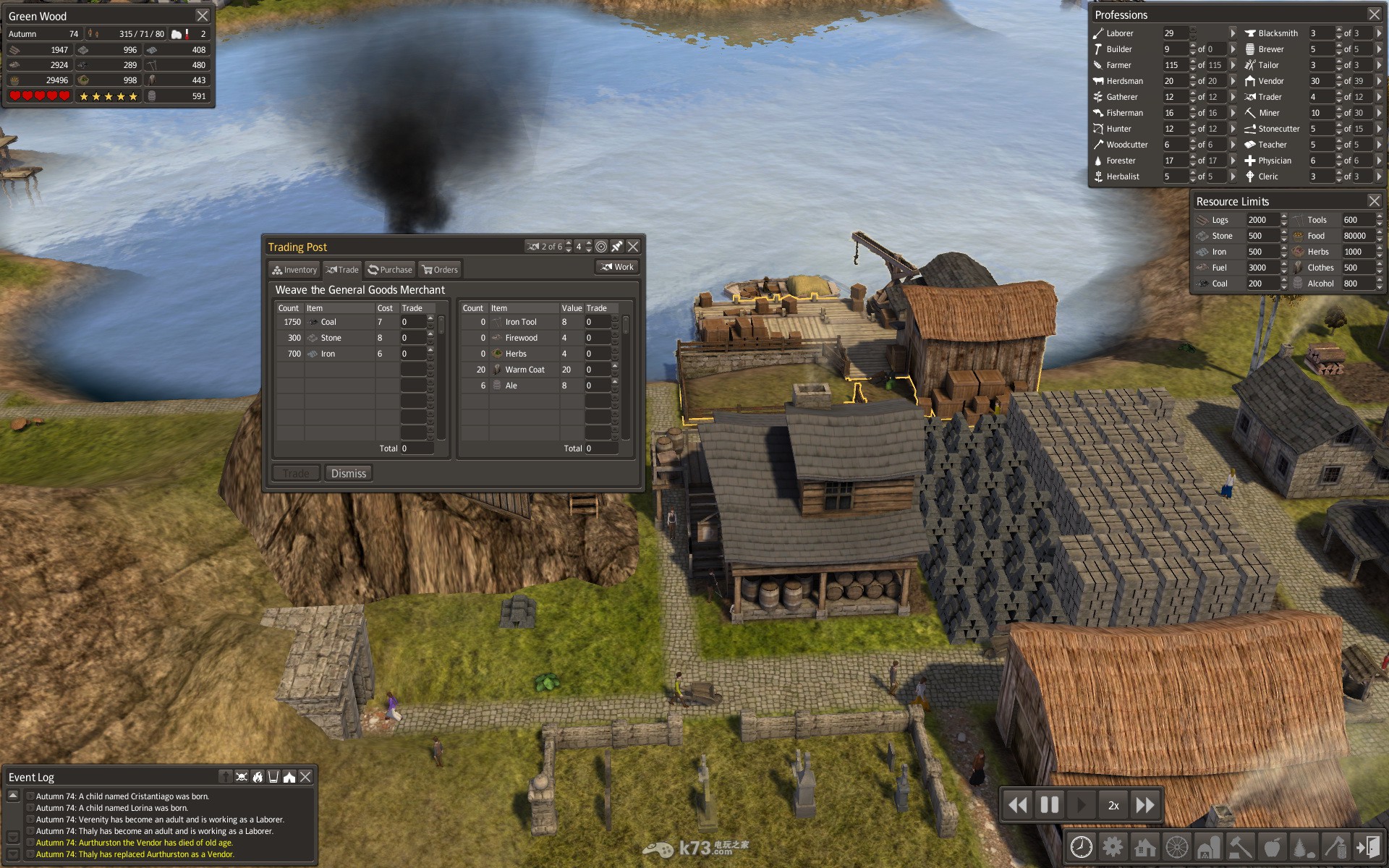1389x868 pixels.
Task: Toggle the skull death filter in Event Log
Action: click(242, 777)
